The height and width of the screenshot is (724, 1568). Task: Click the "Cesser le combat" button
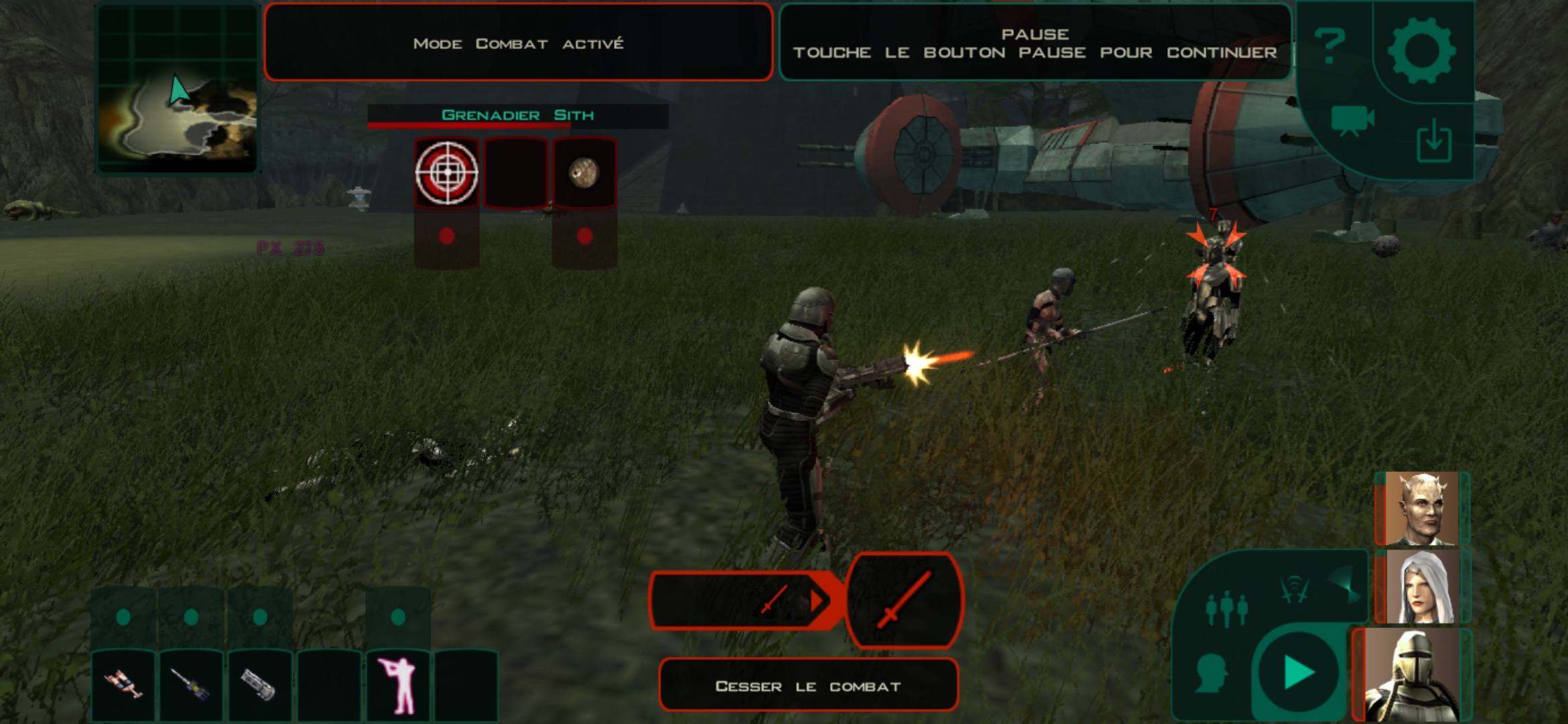[808, 686]
